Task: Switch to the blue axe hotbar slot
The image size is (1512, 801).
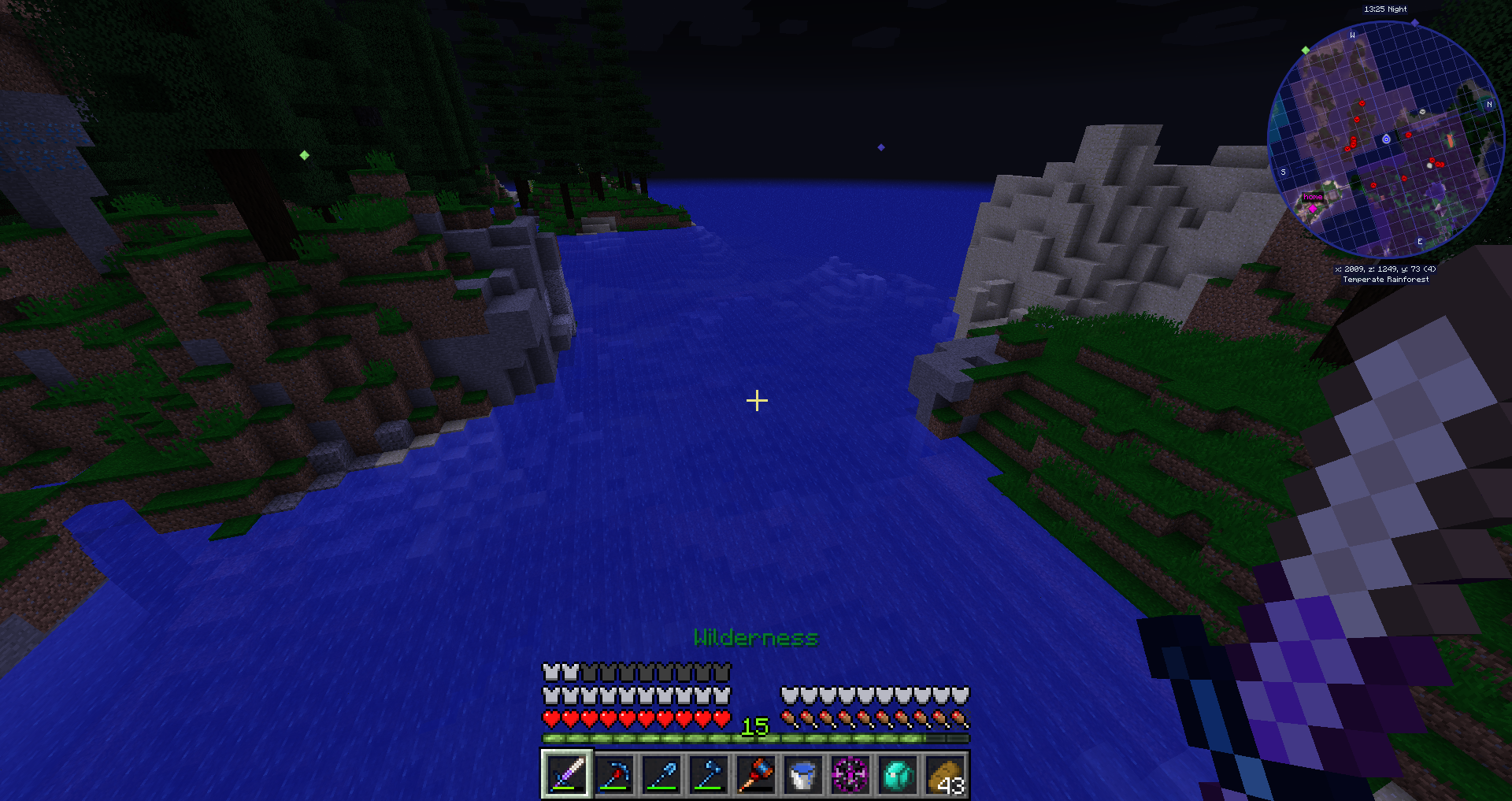Action: [709, 775]
